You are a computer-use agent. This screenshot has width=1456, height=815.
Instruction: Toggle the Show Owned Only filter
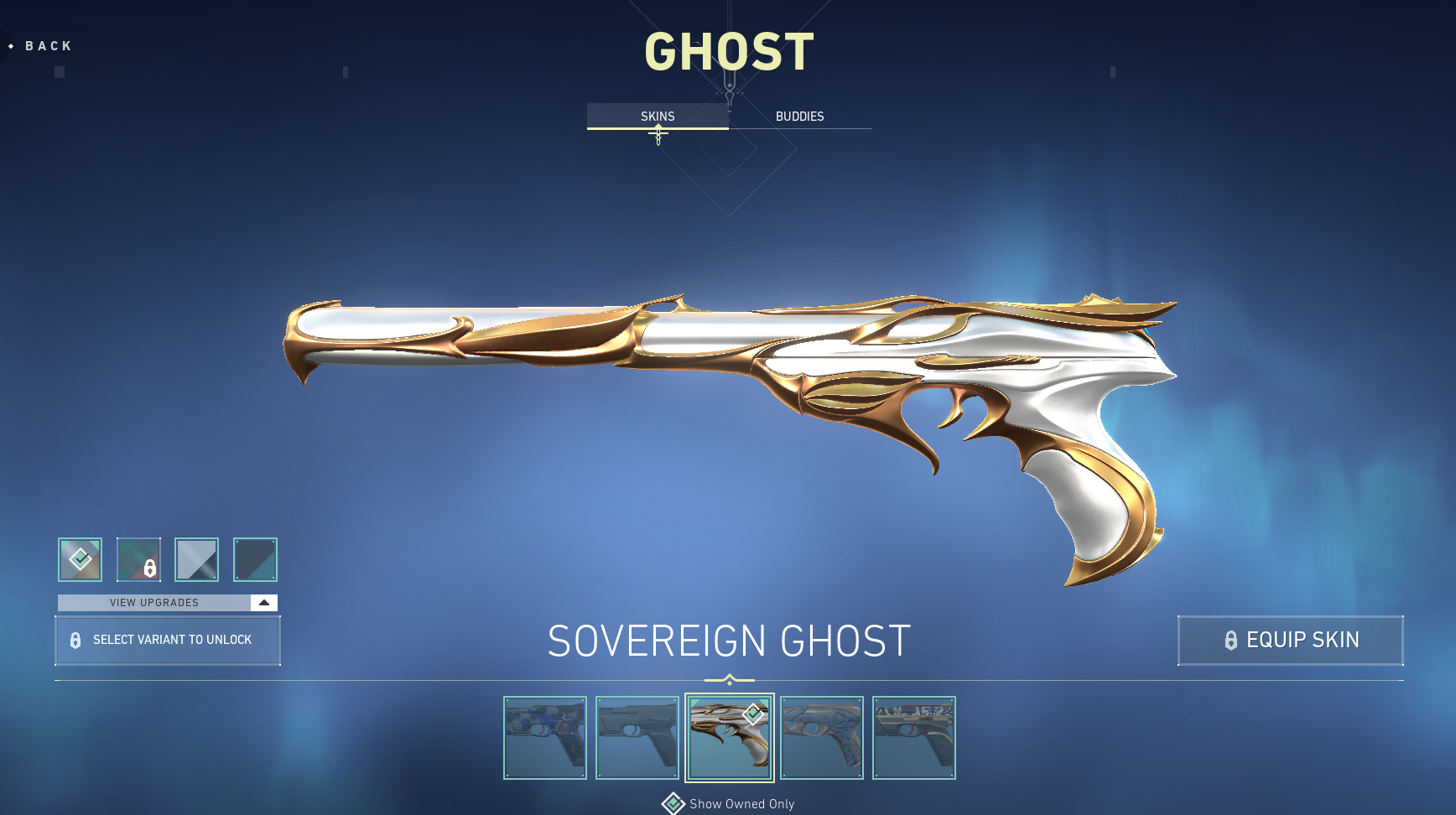coord(740,803)
